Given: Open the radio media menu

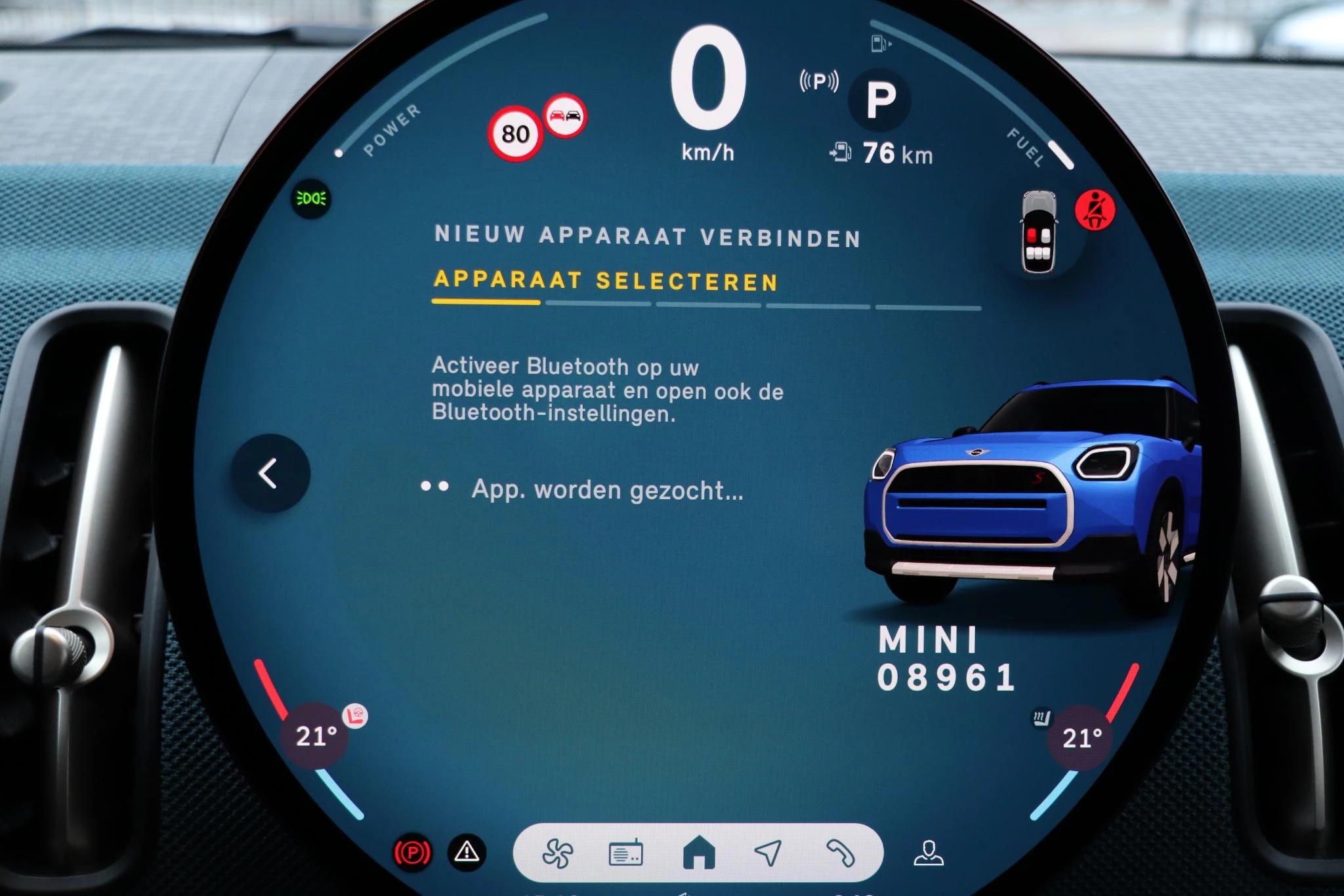Looking at the screenshot, I should point(625,853).
